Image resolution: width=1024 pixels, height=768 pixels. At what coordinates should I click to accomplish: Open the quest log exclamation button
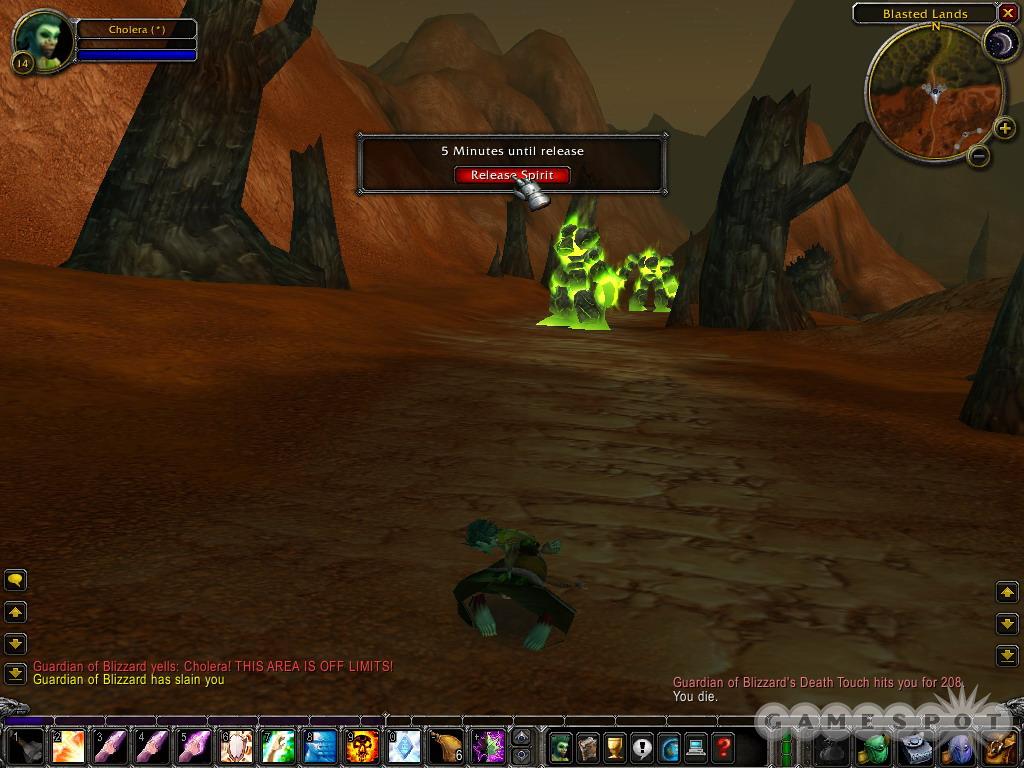point(642,747)
